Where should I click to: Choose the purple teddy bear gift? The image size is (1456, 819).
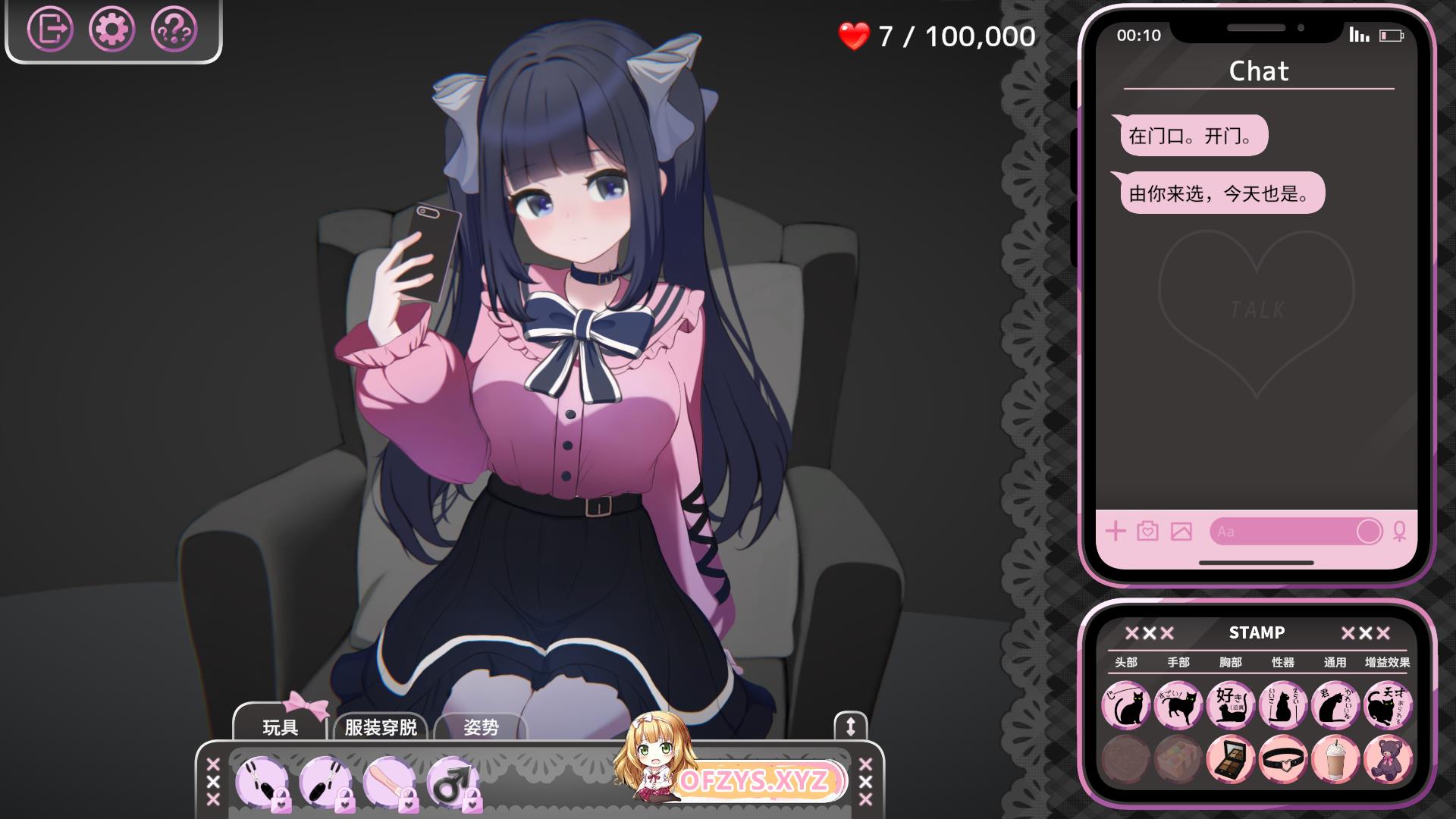click(1388, 758)
